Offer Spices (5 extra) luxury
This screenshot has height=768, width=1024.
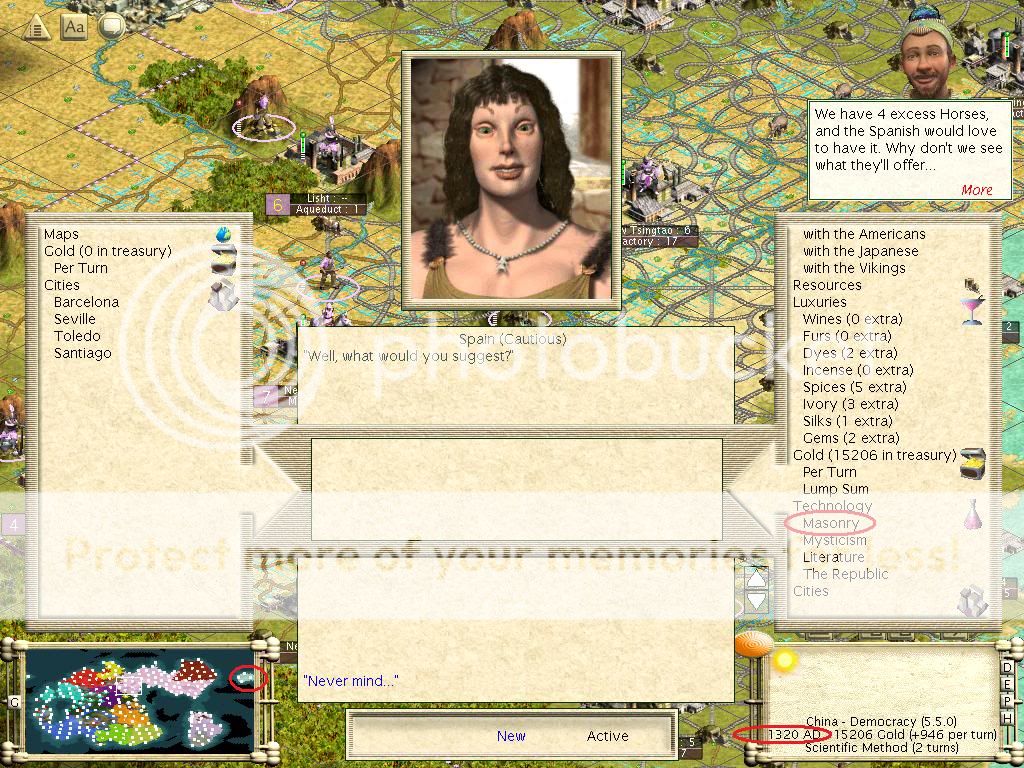pos(854,387)
